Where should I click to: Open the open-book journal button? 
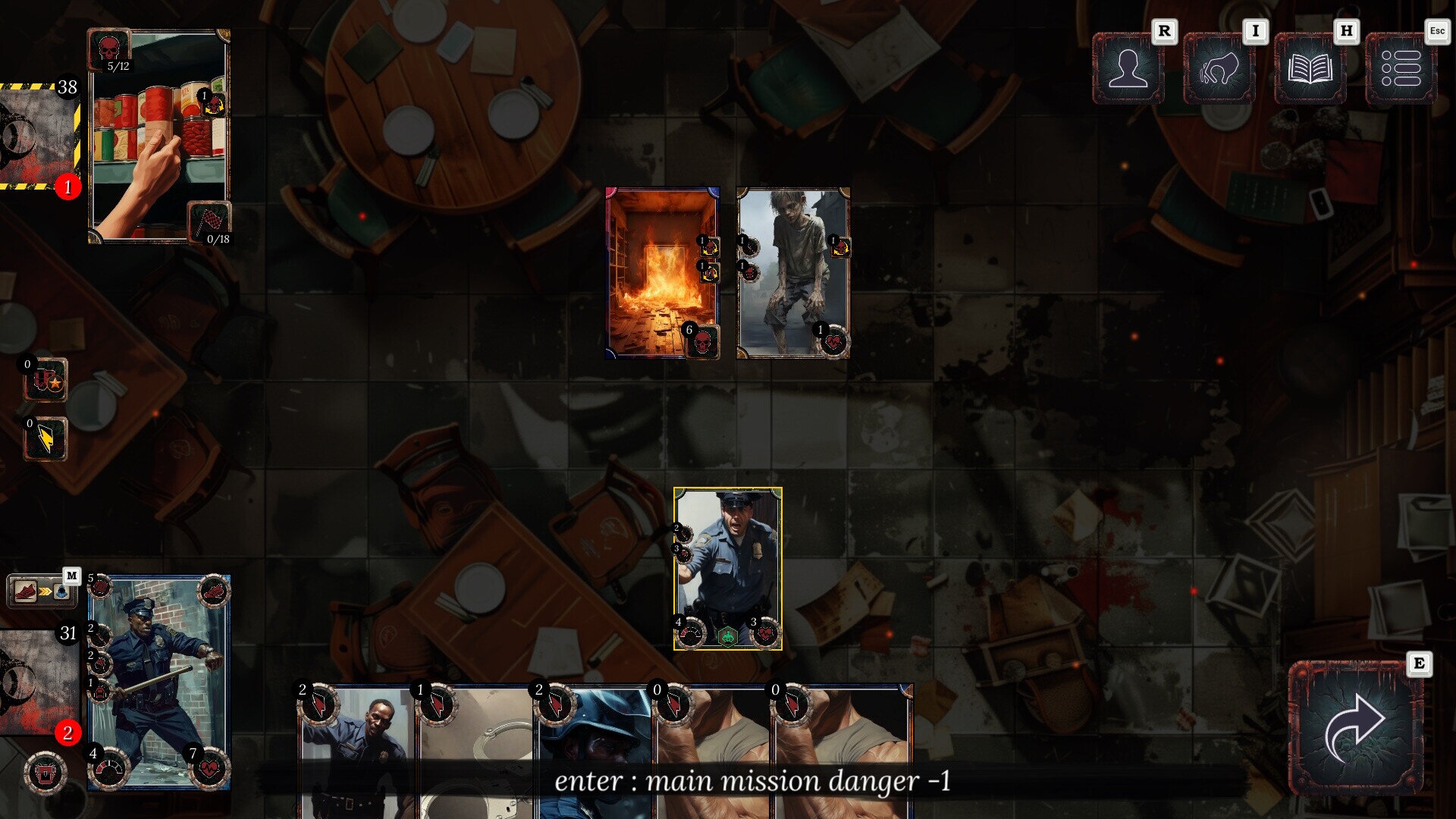(1310, 68)
